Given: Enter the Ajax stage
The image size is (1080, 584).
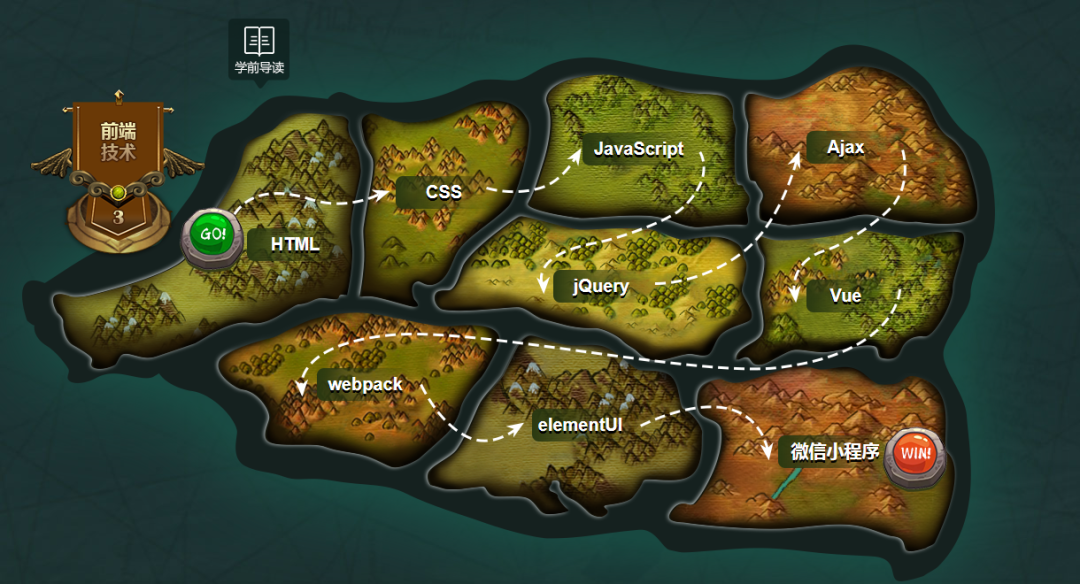Looking at the screenshot, I should (845, 148).
